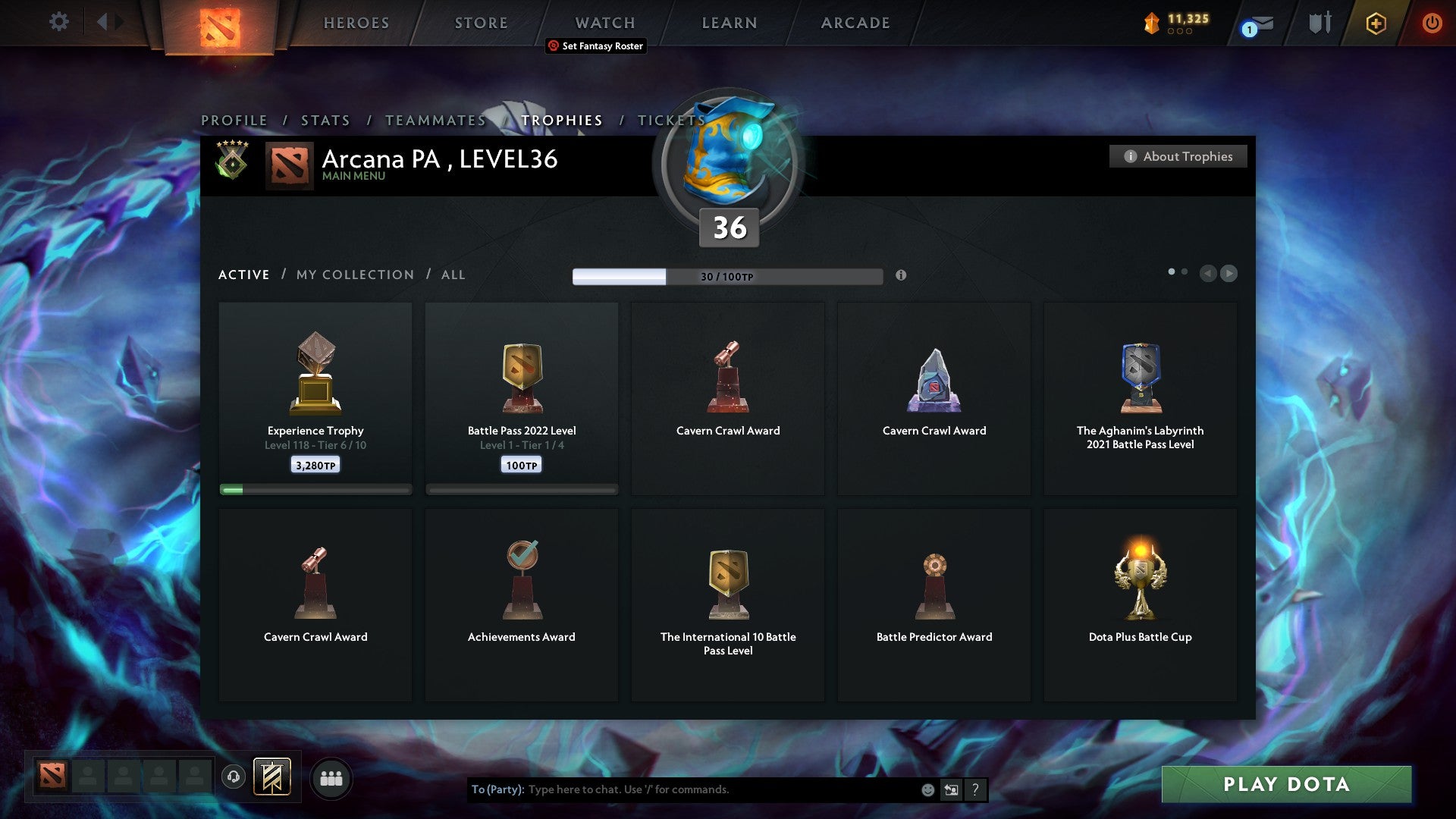
Task: Open the ARCADE menu
Action: (x=854, y=22)
